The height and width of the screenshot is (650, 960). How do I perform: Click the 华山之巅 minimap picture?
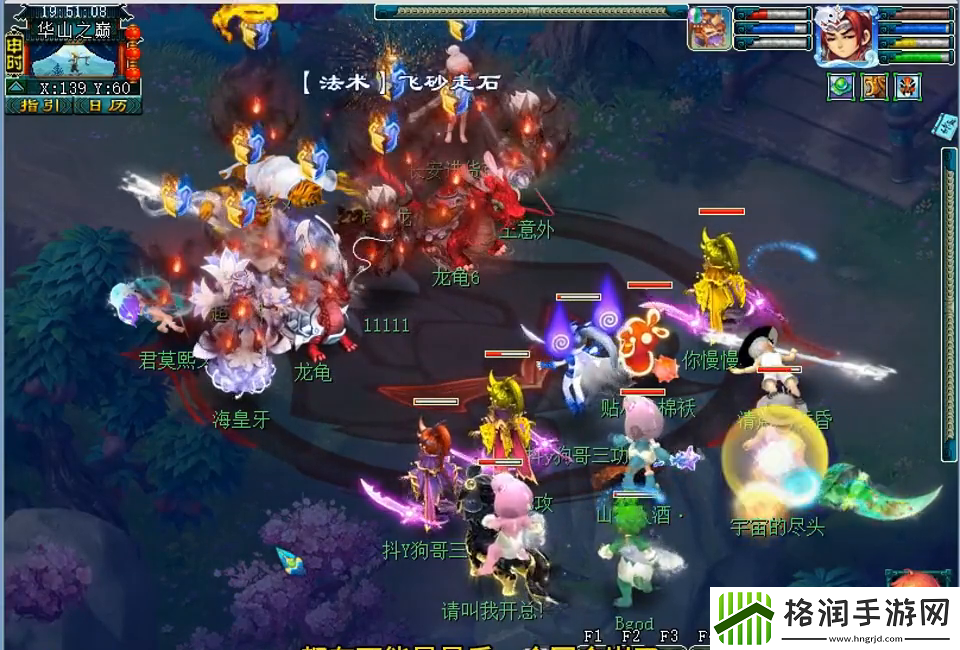(76, 60)
